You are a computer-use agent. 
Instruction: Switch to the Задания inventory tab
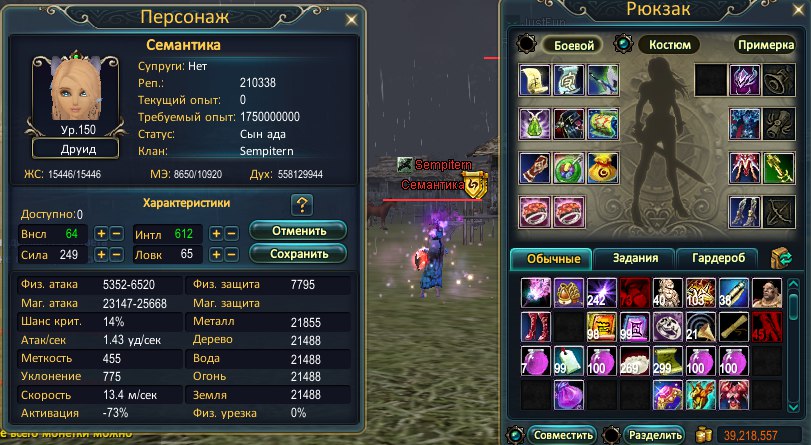coord(634,258)
